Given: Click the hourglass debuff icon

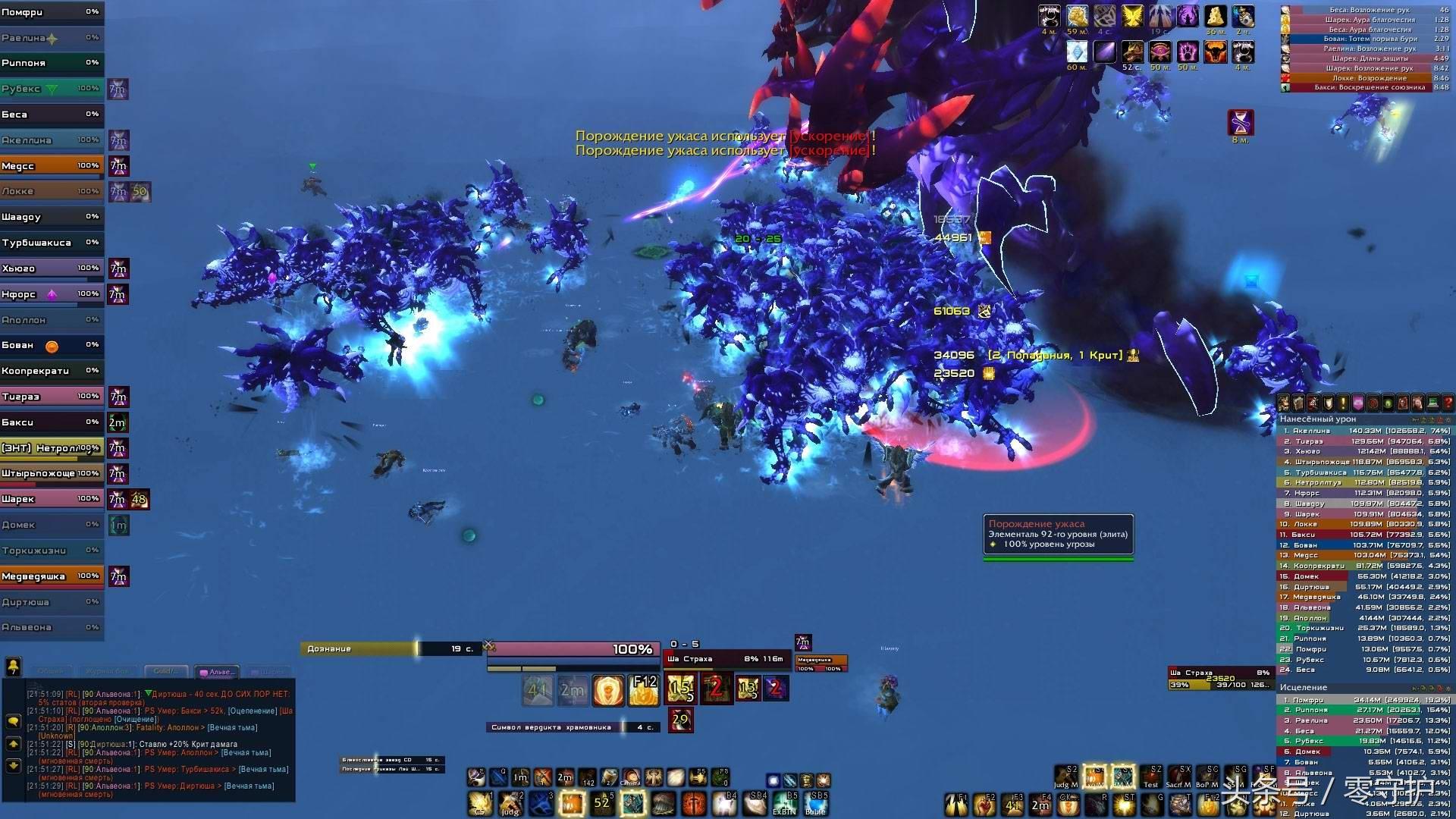Looking at the screenshot, I should coord(1241,122).
